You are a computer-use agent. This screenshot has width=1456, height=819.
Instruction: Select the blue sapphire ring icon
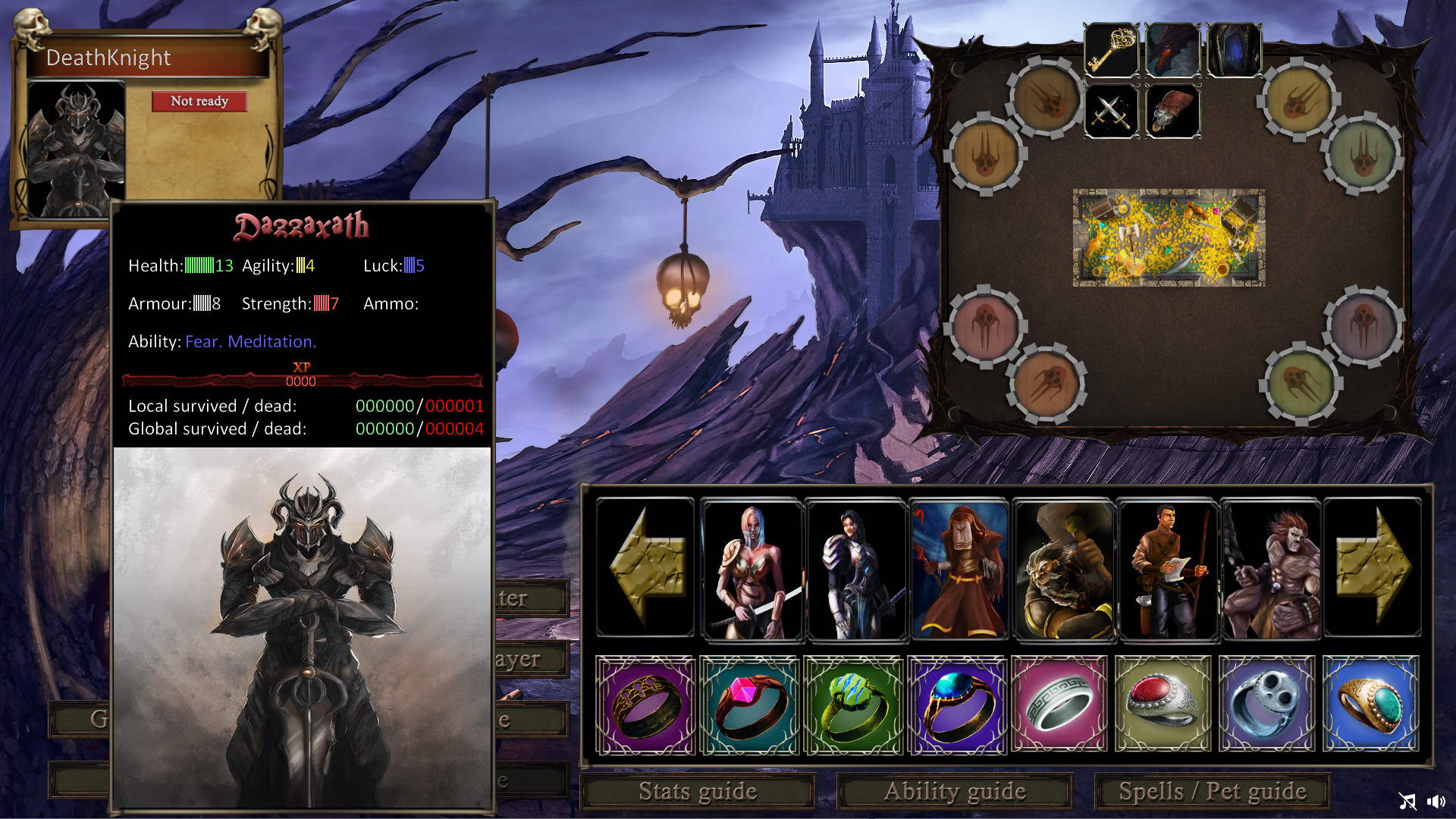957,704
